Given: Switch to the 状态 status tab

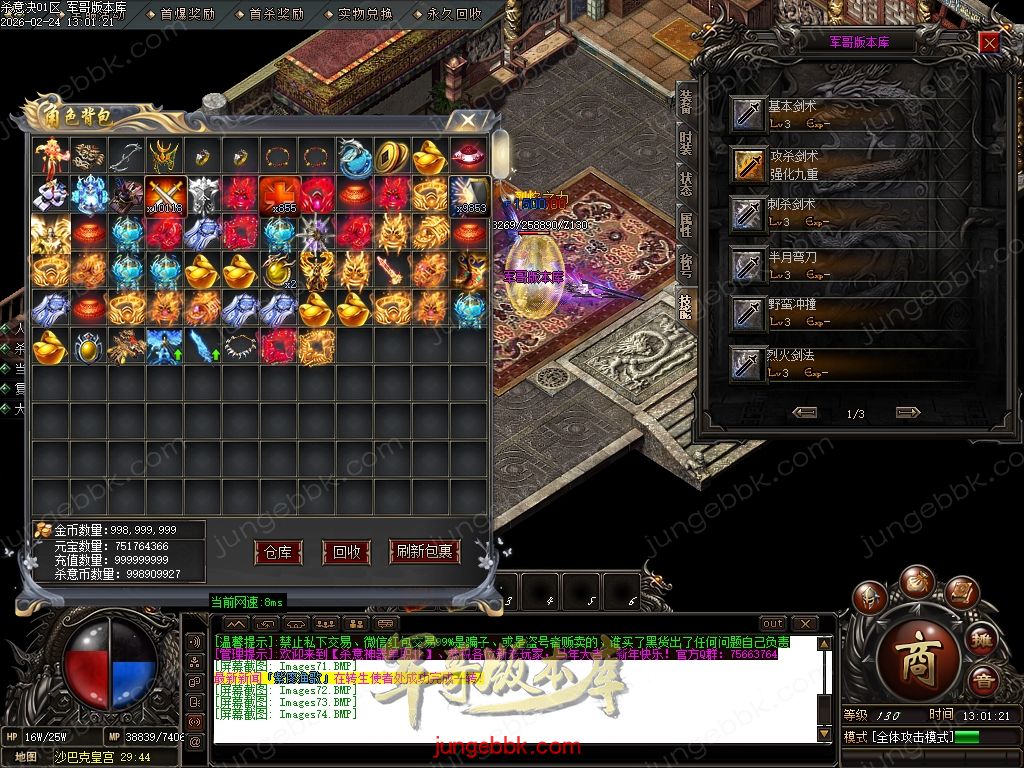Looking at the screenshot, I should 685,185.
